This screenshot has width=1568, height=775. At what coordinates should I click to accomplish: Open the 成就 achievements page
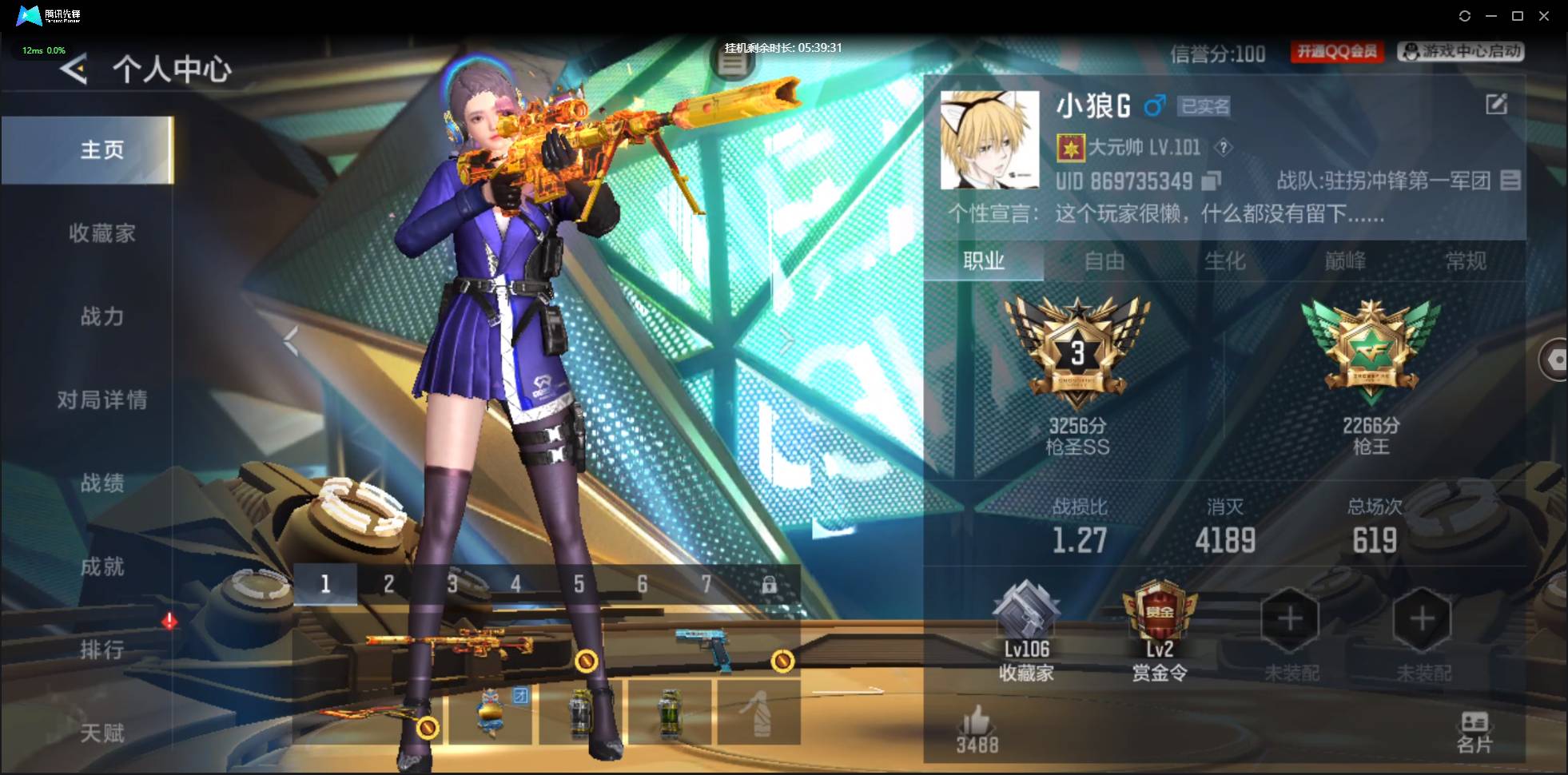point(101,566)
